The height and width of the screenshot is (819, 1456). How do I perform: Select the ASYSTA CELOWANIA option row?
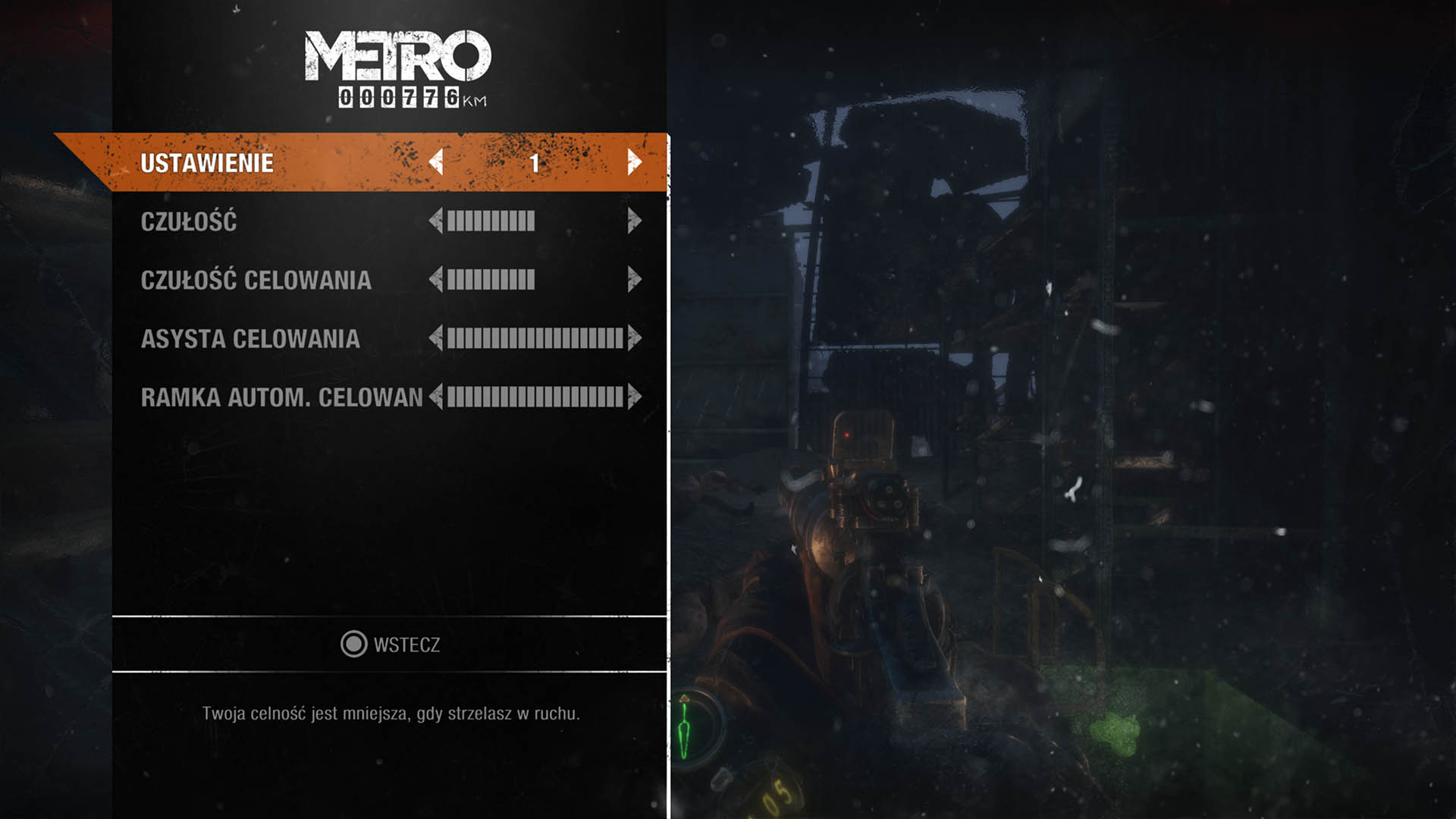[x=250, y=337]
